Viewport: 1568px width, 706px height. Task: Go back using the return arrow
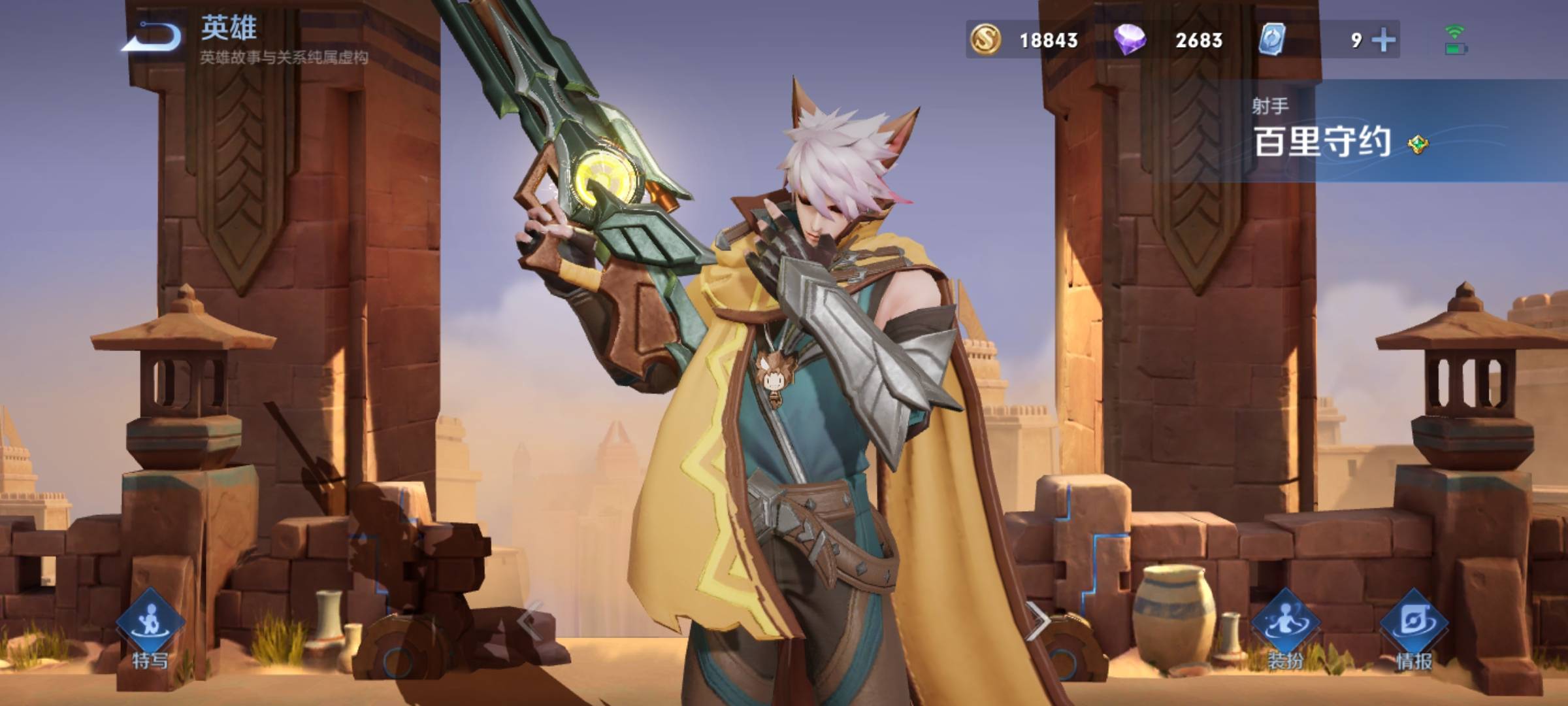[152, 37]
